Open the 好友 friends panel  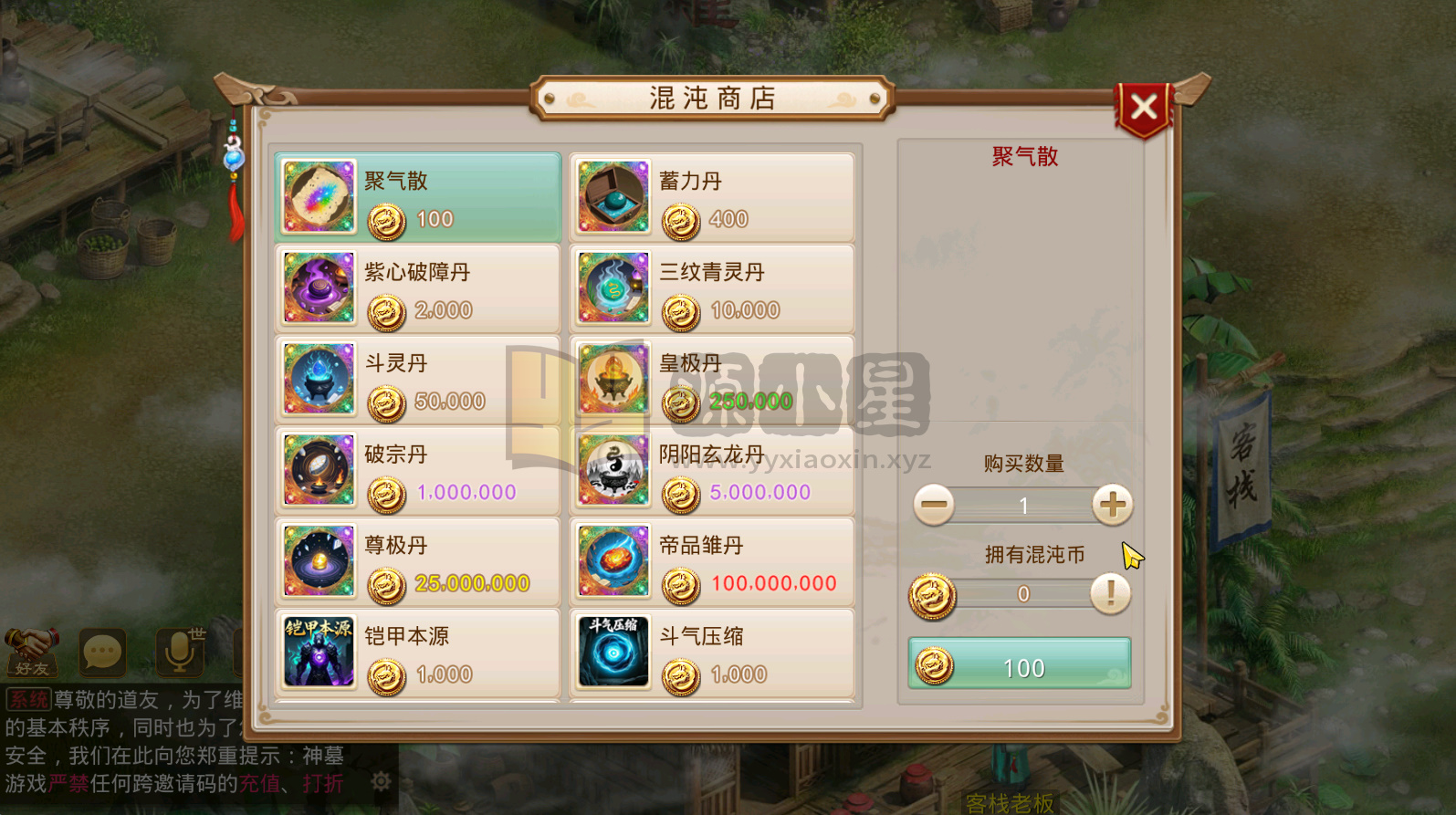[30, 653]
